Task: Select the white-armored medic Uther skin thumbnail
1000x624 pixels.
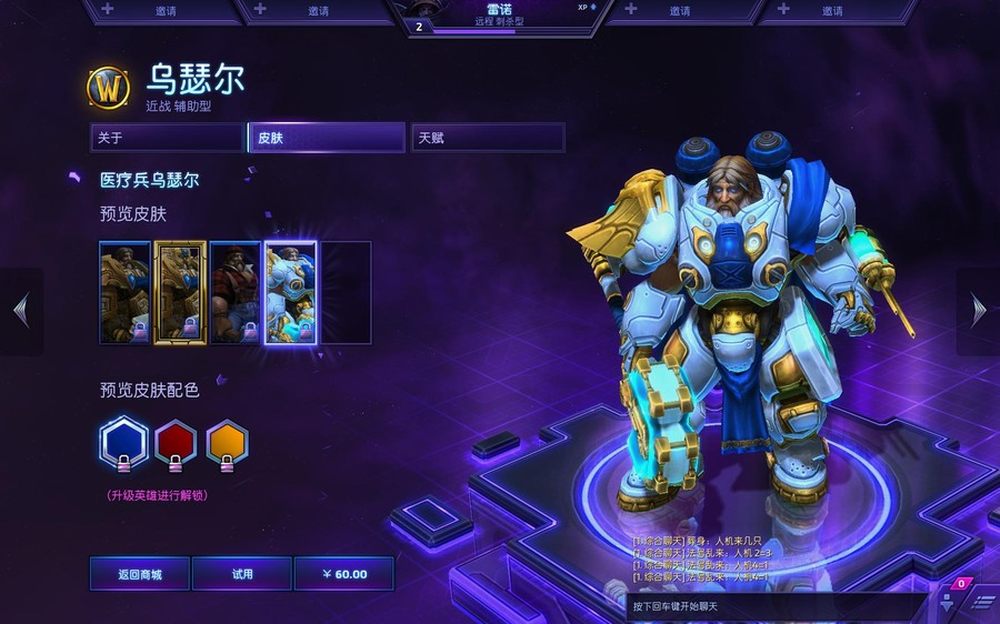Action: pyautogui.click(x=290, y=293)
